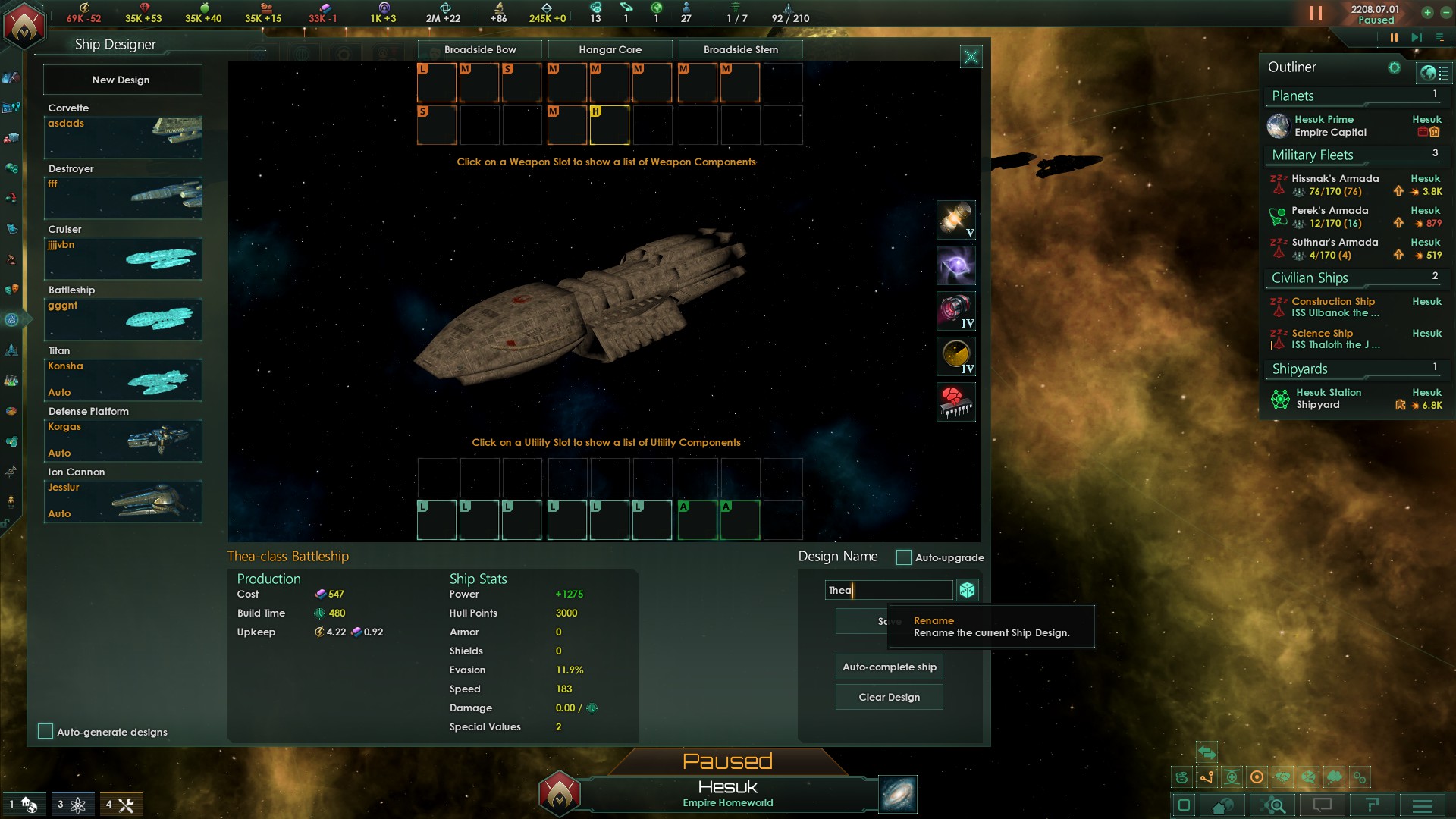The height and width of the screenshot is (819, 1456).
Task: Open Hesuk Prime planet from Outliner
Action: tap(1323, 120)
